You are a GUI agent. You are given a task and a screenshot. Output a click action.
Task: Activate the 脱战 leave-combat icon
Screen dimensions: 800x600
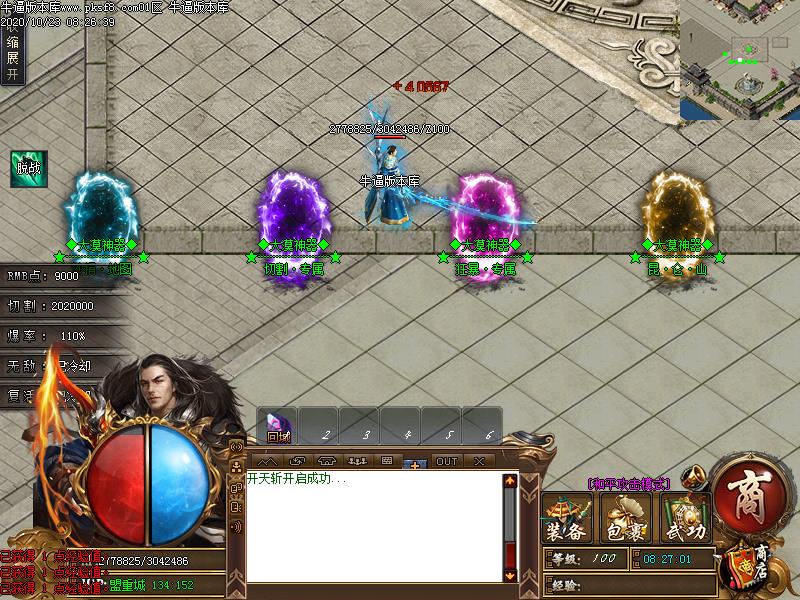28,167
